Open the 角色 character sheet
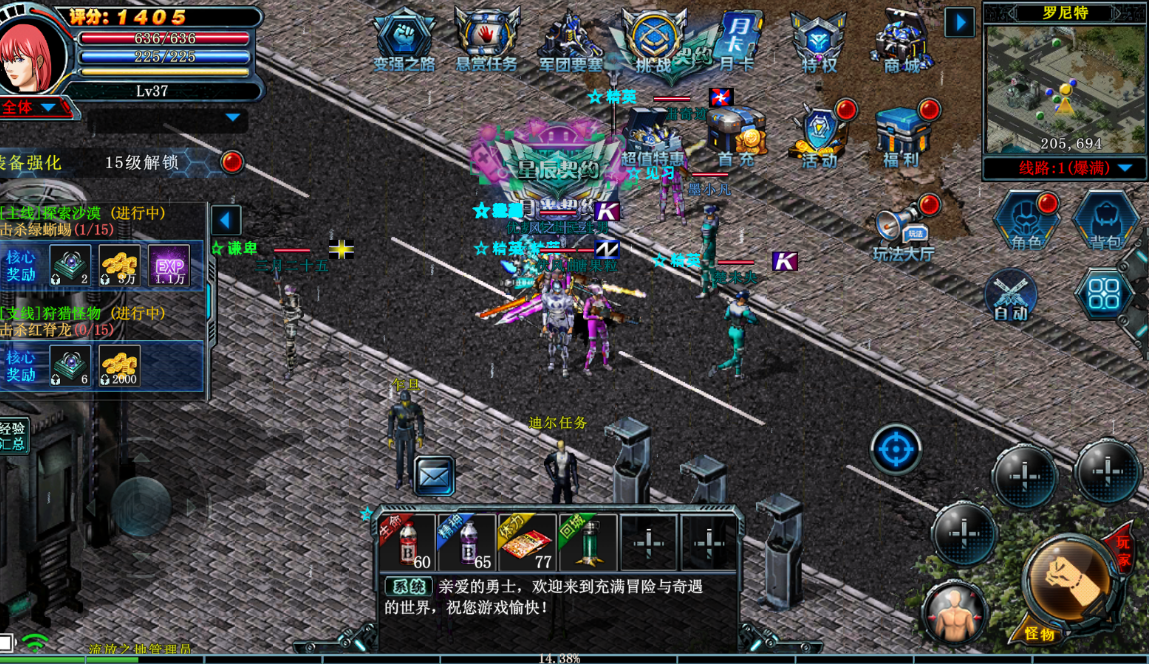Viewport: 1149px width, 664px height. 1025,220
